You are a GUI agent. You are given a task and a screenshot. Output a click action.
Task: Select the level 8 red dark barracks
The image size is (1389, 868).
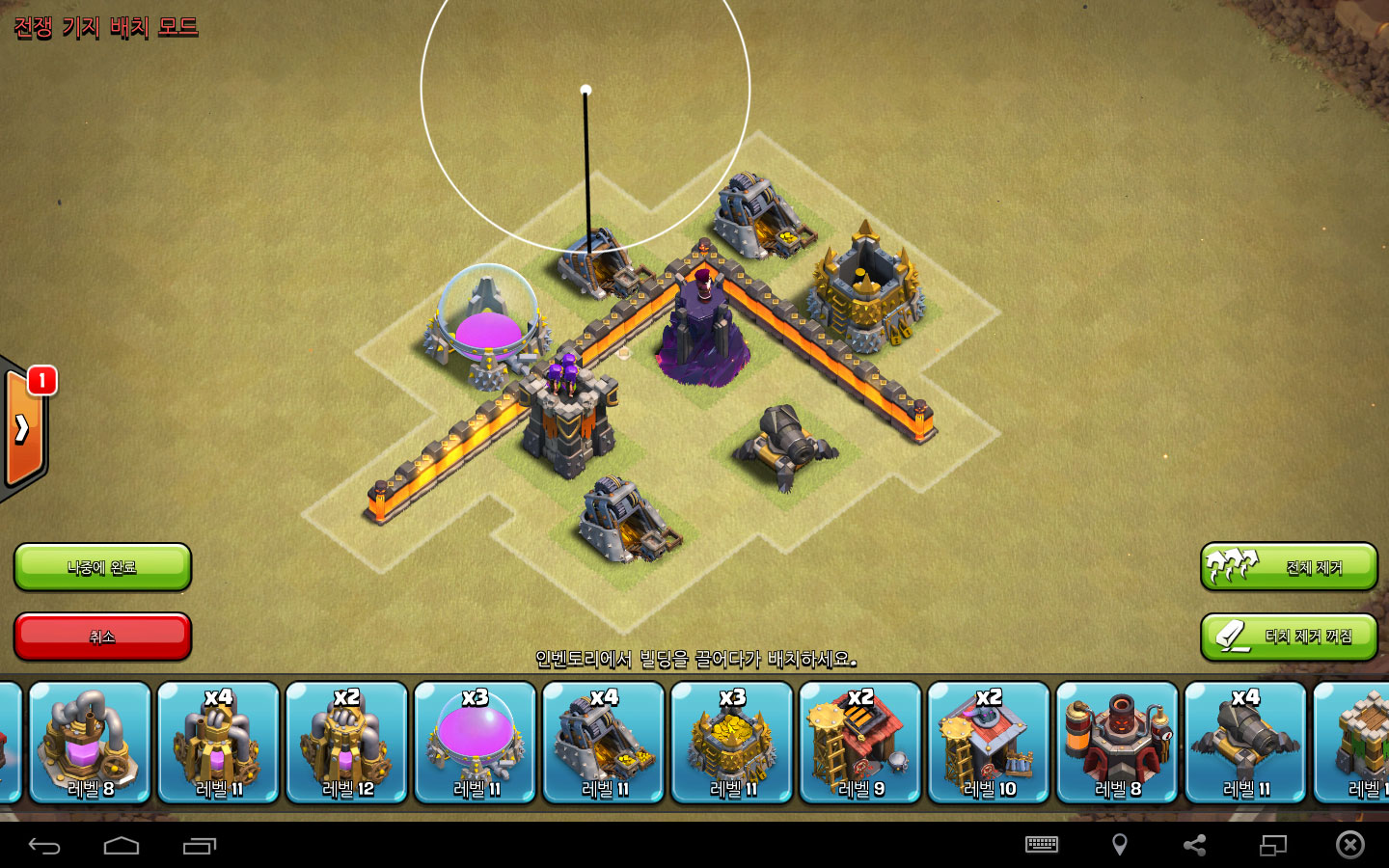[x=1116, y=743]
